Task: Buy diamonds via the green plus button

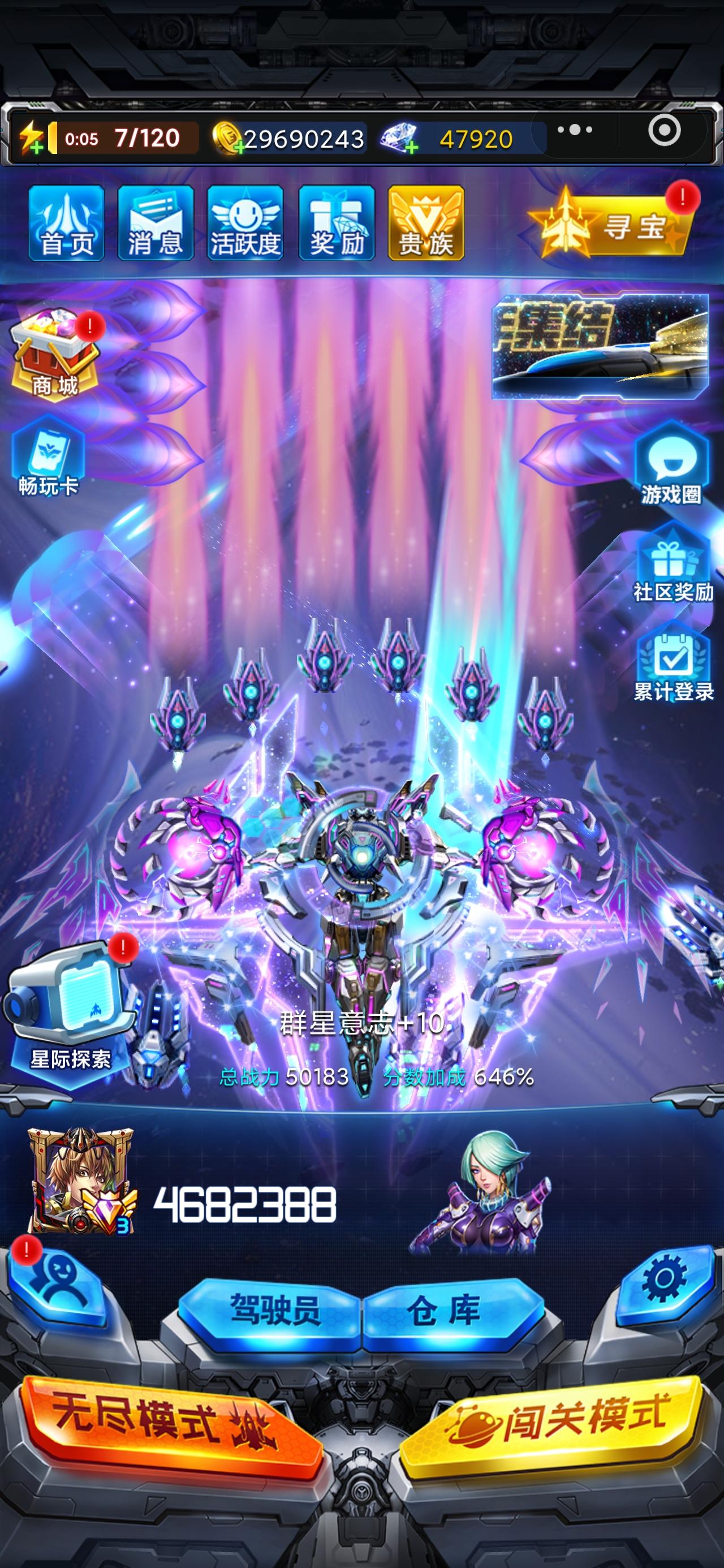Action: pyautogui.click(x=412, y=146)
